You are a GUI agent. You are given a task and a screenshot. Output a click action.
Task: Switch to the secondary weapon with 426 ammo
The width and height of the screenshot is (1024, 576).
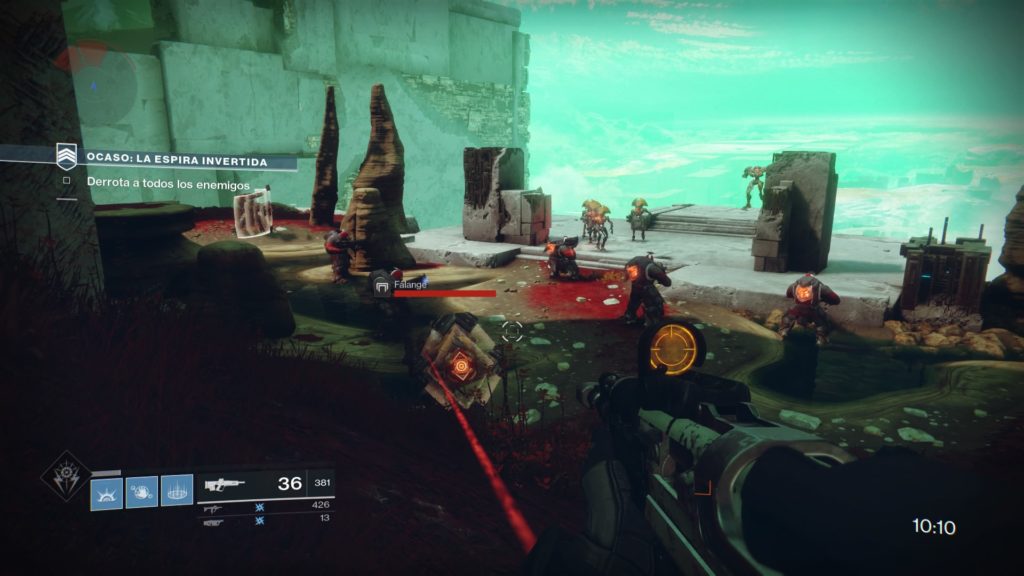pos(264,508)
